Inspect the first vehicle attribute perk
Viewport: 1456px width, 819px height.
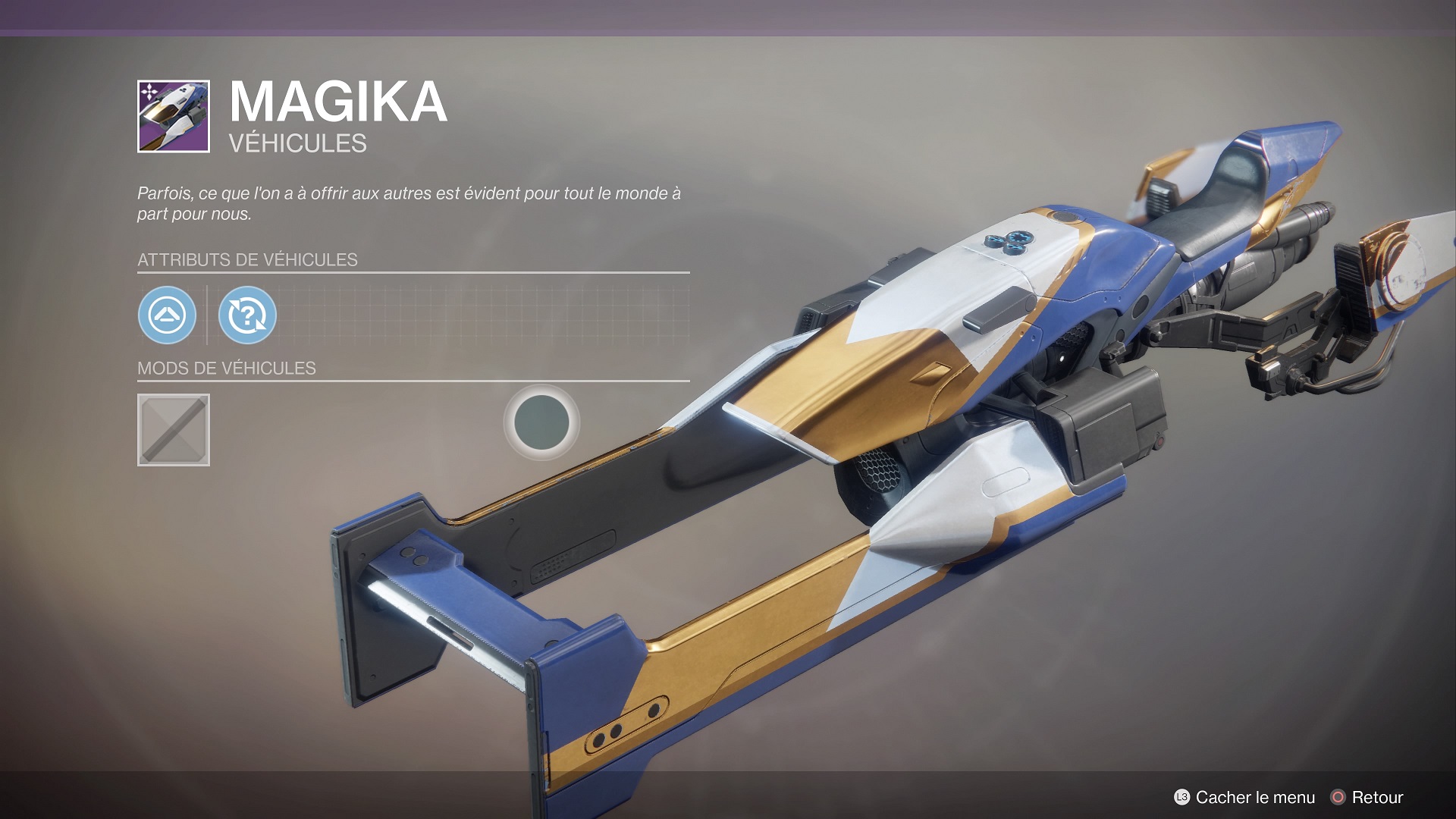coord(167,315)
